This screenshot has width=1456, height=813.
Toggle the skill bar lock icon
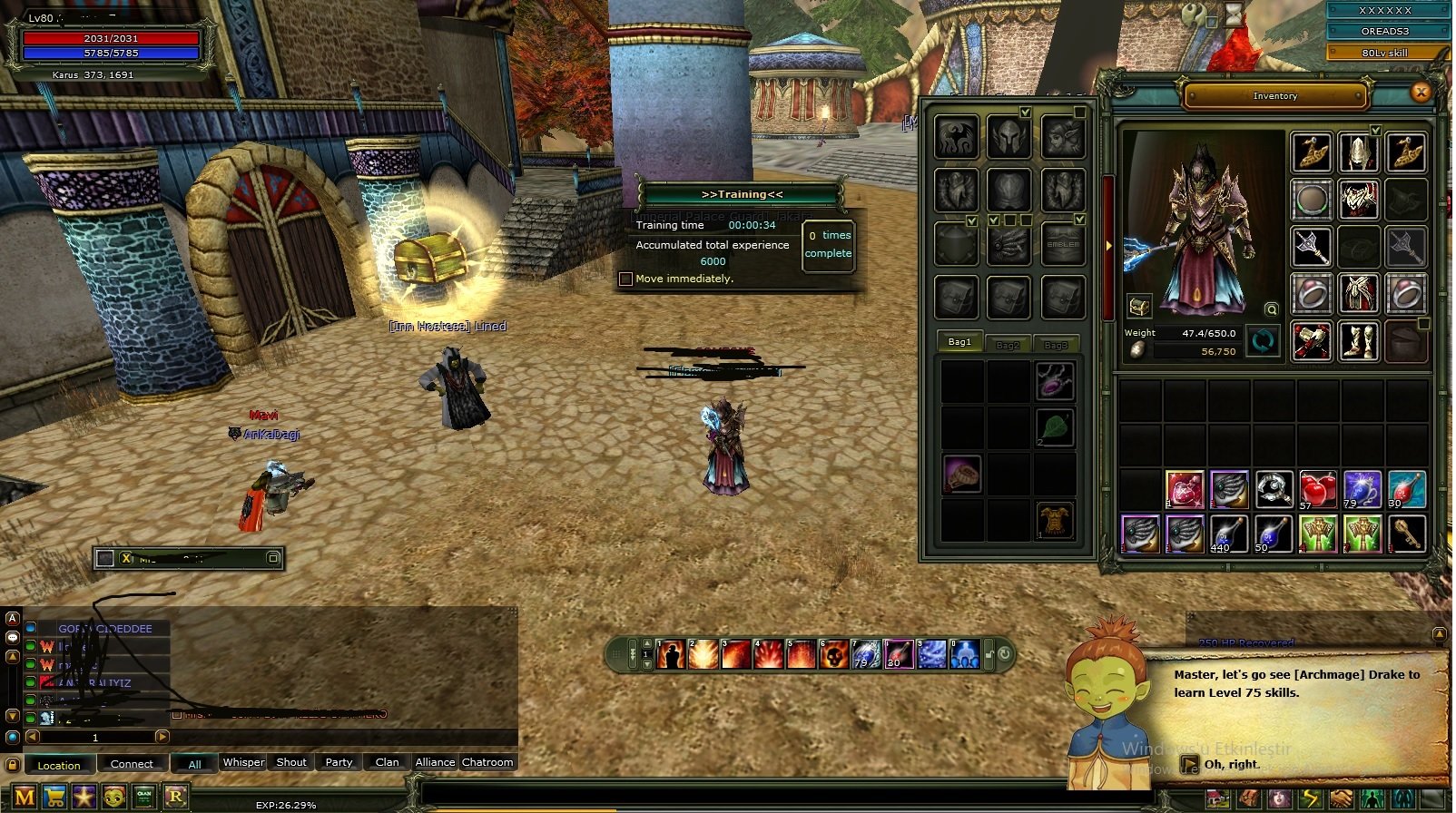coord(989,655)
